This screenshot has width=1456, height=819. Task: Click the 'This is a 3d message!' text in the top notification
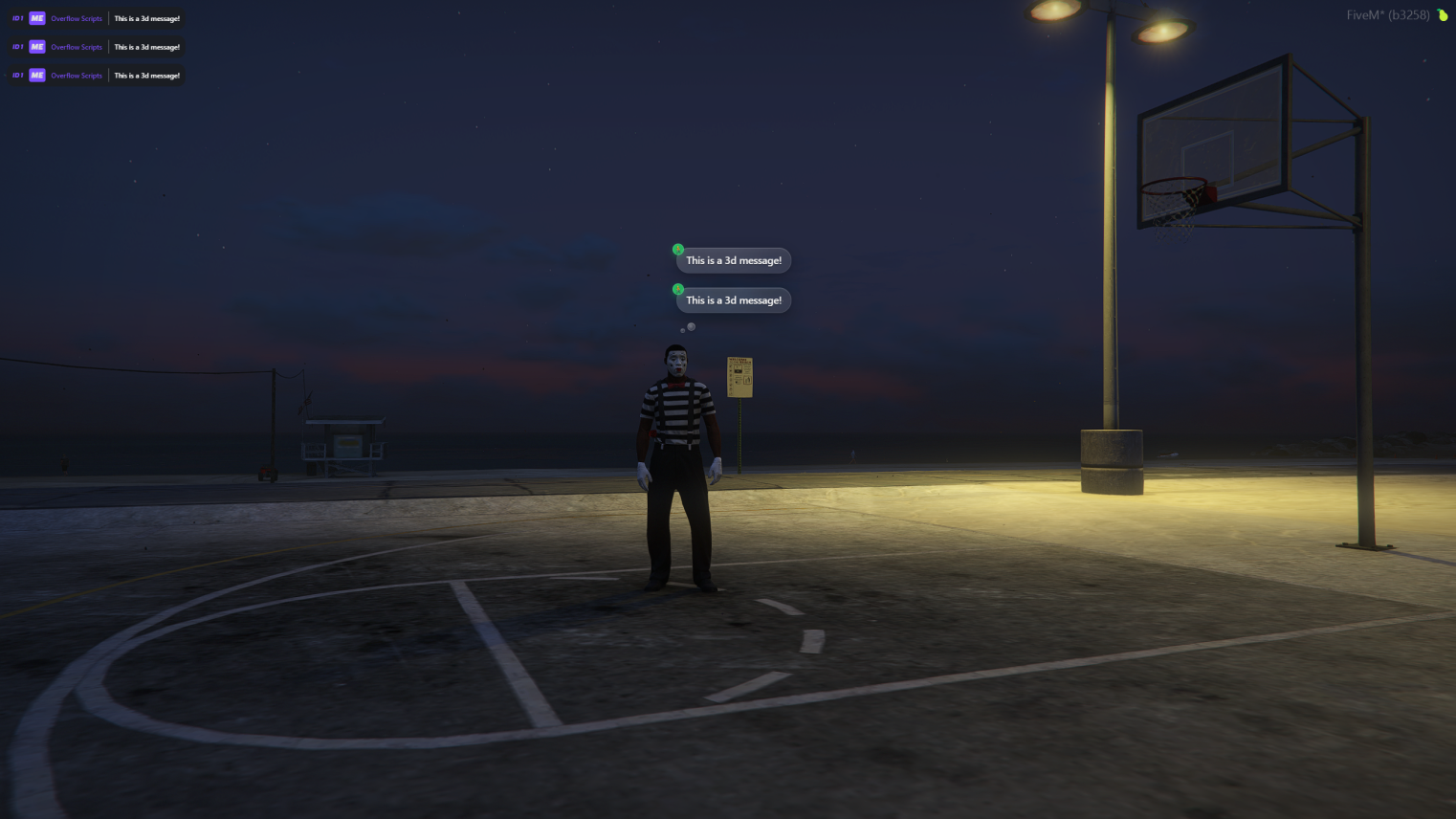(x=145, y=17)
